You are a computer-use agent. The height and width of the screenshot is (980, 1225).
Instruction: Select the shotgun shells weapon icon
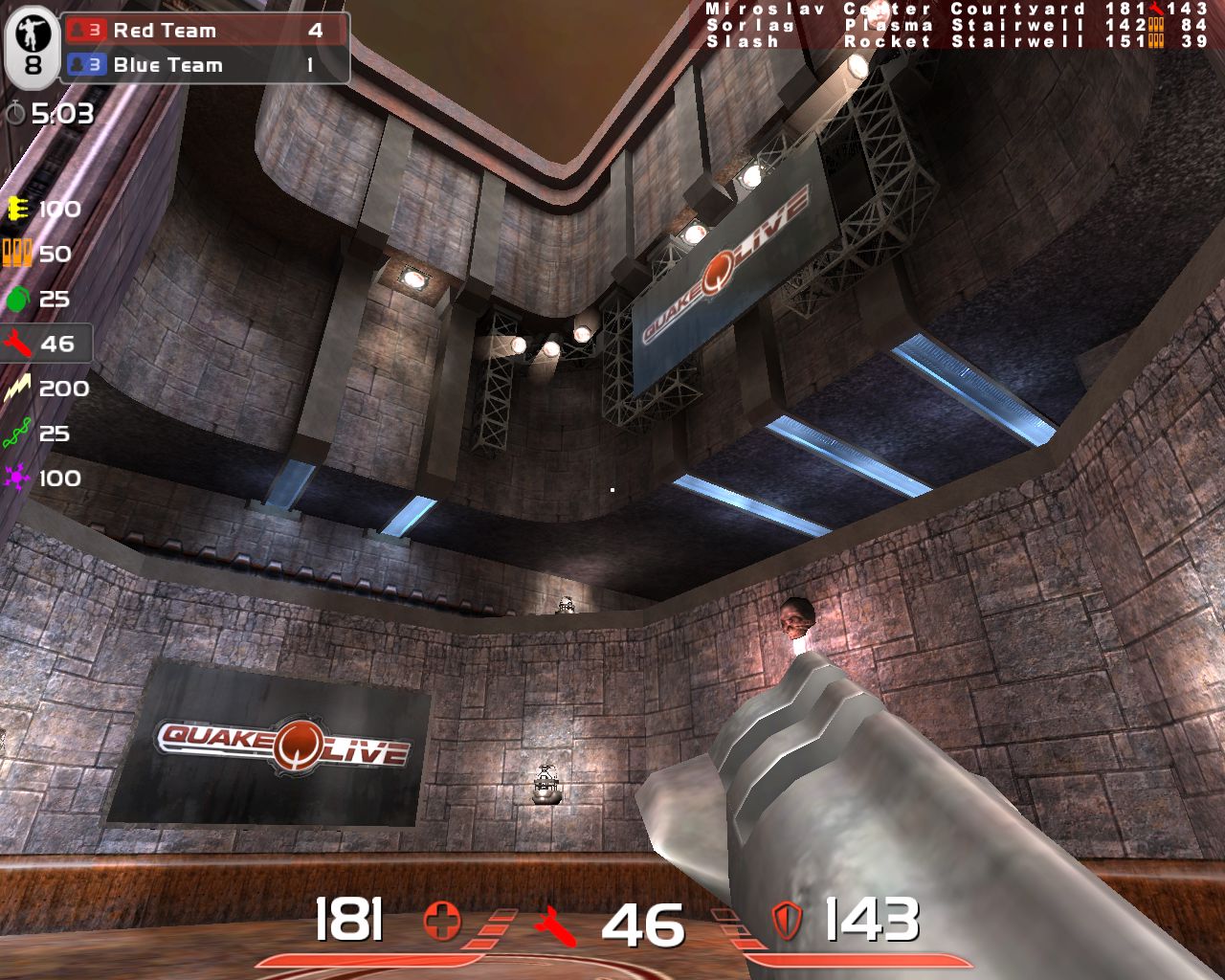tap(17, 254)
